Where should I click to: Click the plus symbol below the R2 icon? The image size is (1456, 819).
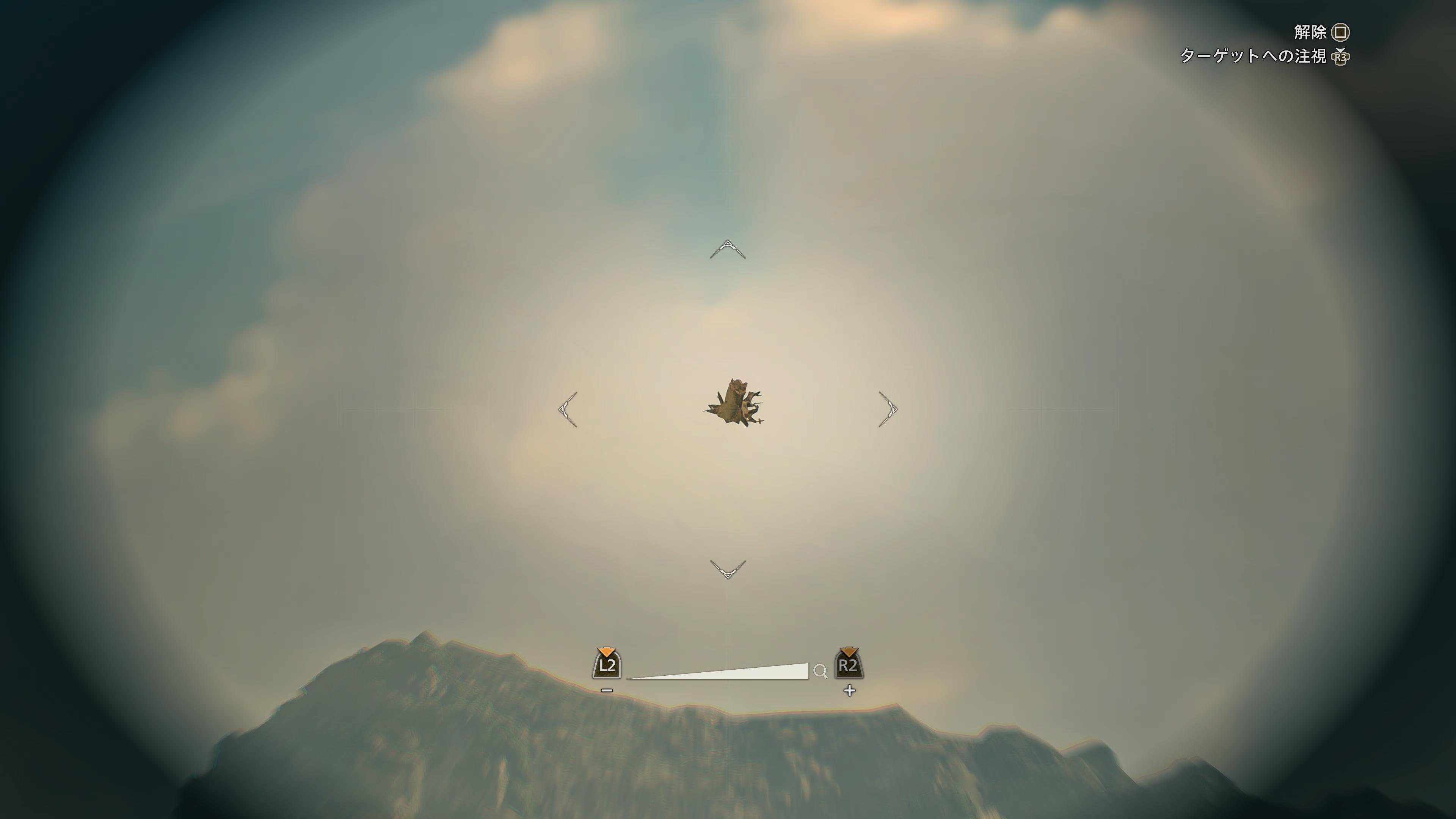[x=850, y=691]
